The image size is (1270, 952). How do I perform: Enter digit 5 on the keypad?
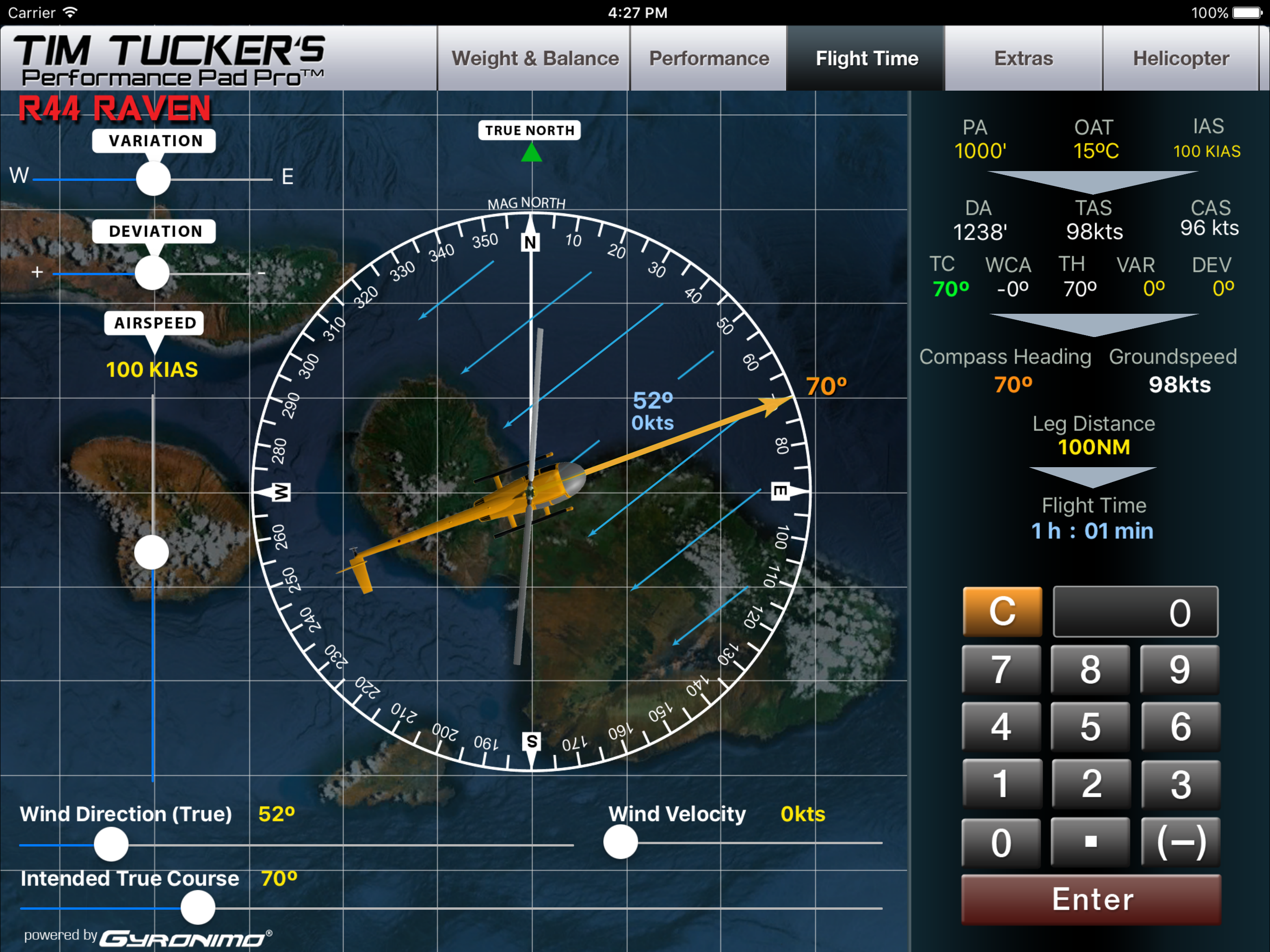coord(1090,727)
